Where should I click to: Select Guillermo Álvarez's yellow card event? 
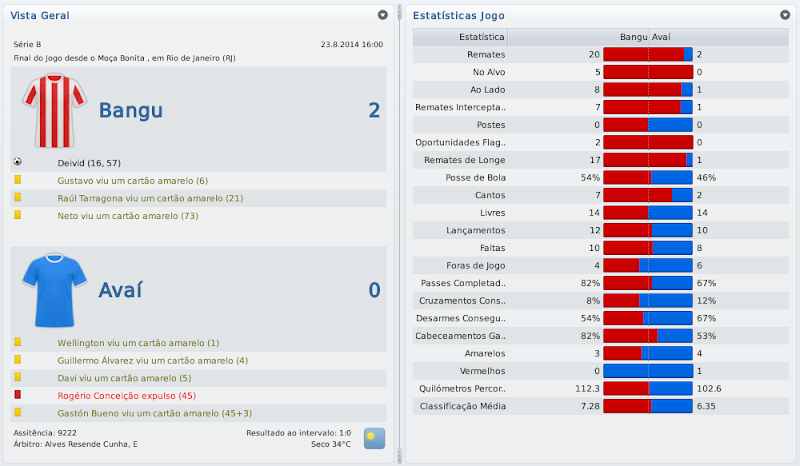point(152,360)
